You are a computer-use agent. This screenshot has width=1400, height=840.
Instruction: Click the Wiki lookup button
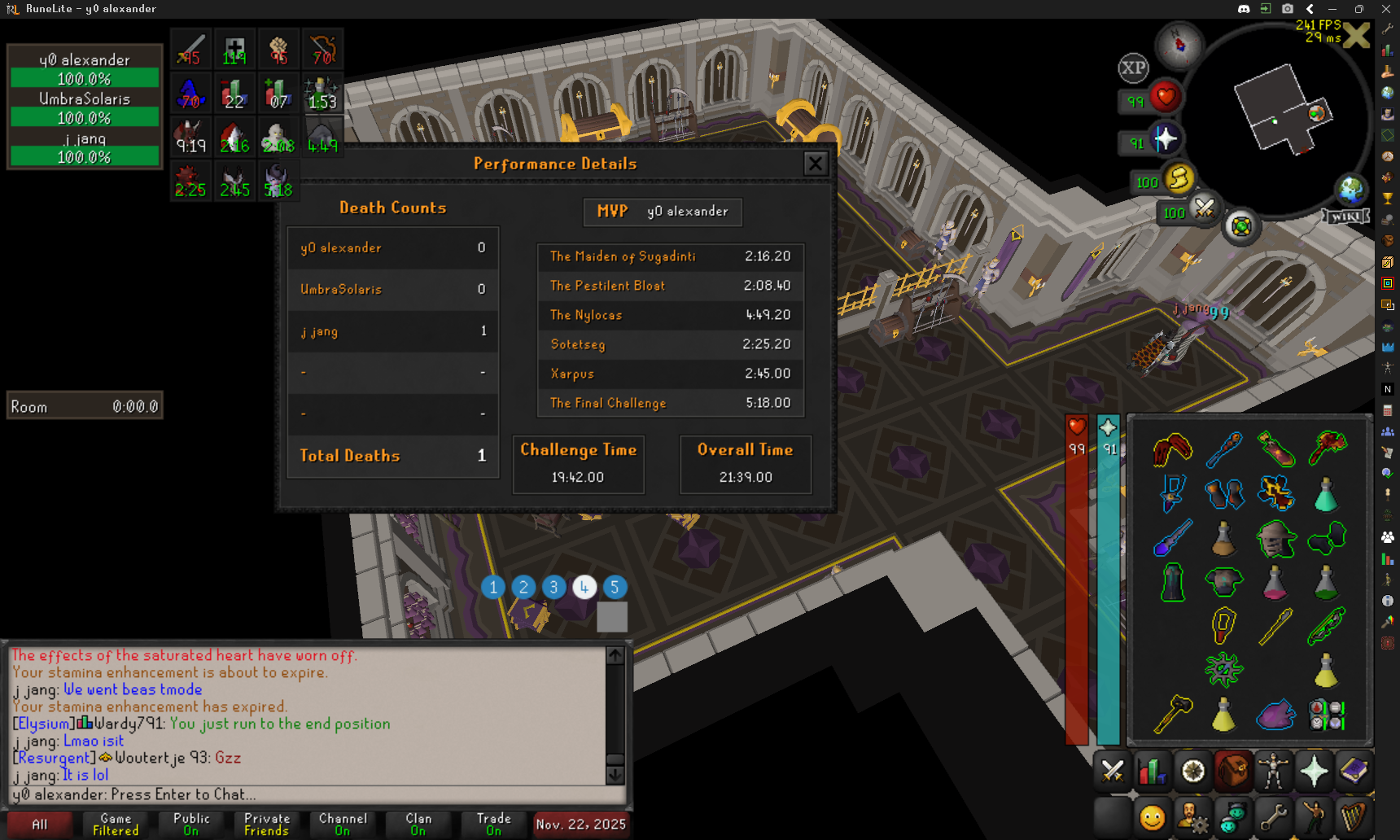tap(1345, 217)
